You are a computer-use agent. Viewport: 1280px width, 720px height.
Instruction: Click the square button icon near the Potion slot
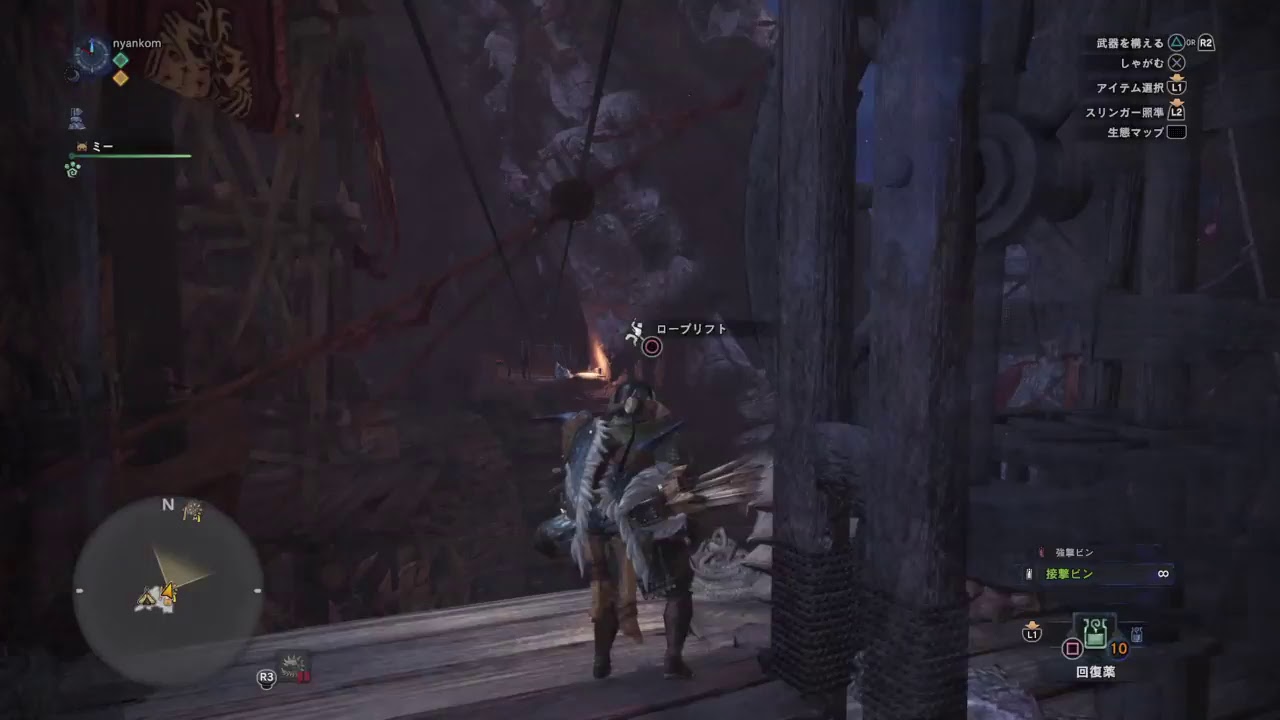click(1073, 649)
